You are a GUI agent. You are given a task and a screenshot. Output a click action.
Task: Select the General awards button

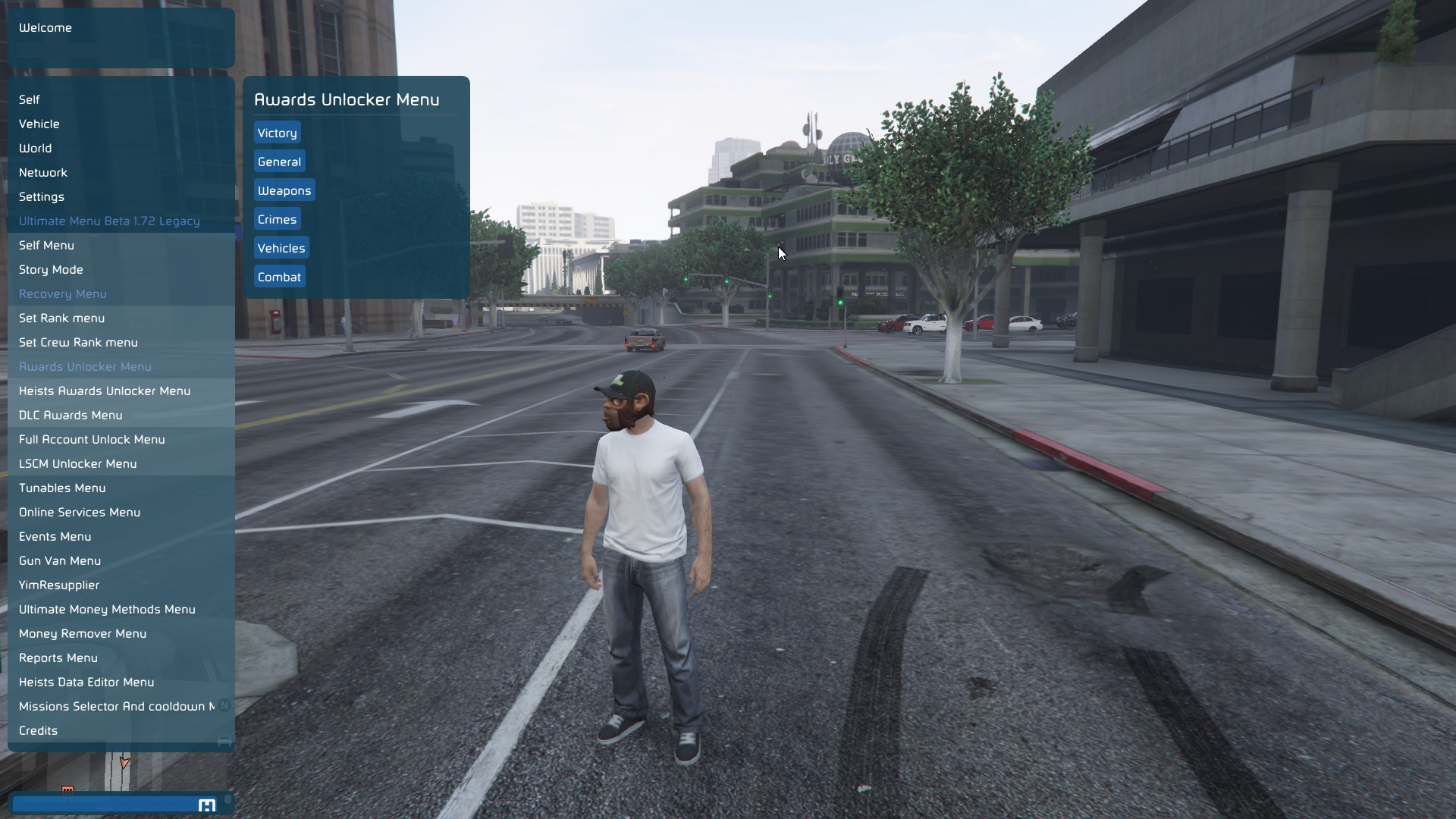pos(279,162)
